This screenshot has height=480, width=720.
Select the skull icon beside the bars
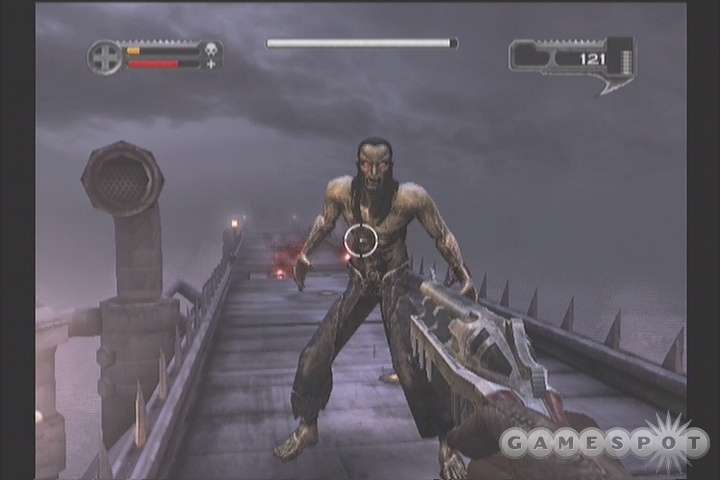click(x=211, y=49)
